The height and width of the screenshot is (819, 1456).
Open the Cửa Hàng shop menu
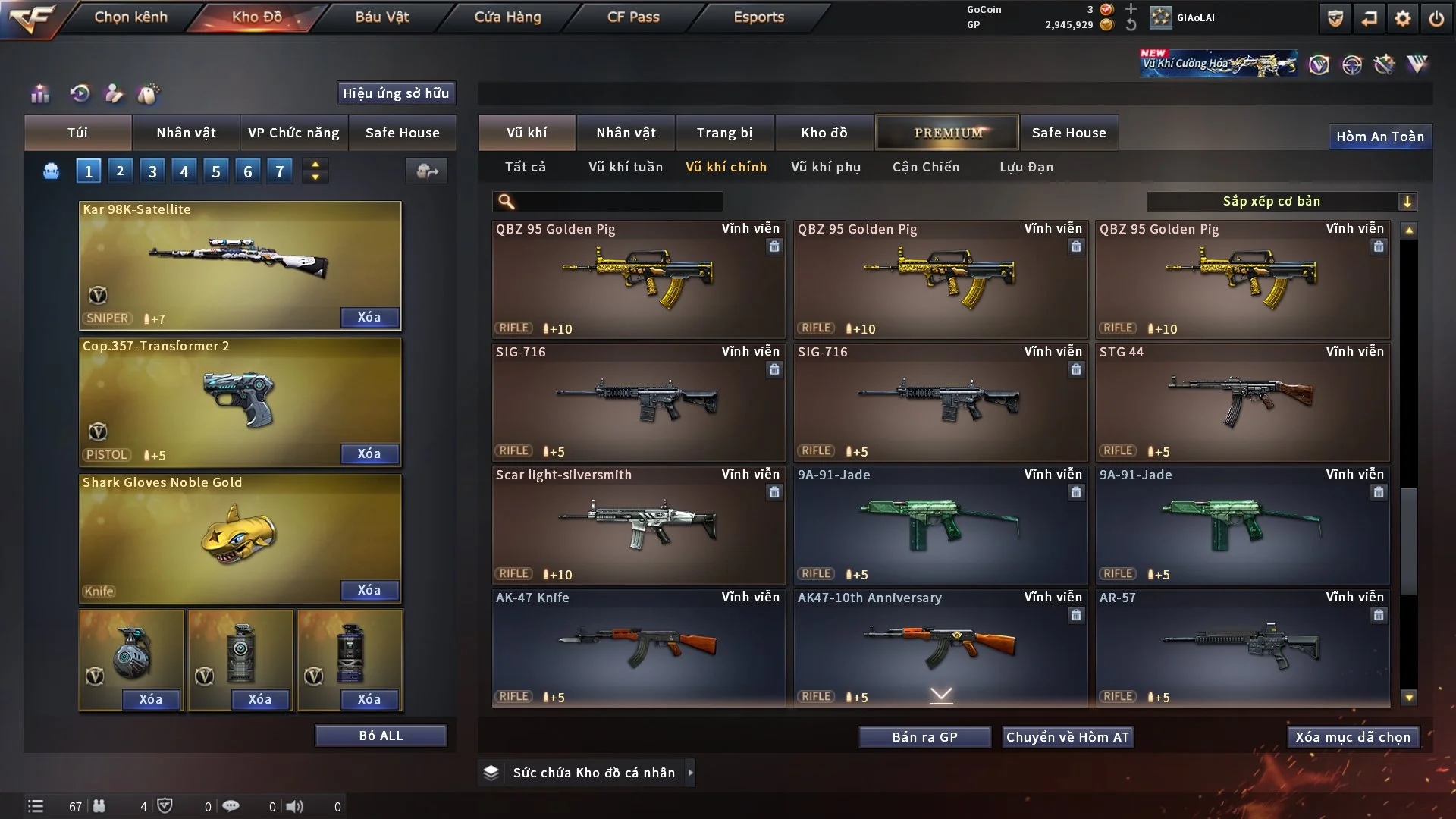(x=507, y=17)
